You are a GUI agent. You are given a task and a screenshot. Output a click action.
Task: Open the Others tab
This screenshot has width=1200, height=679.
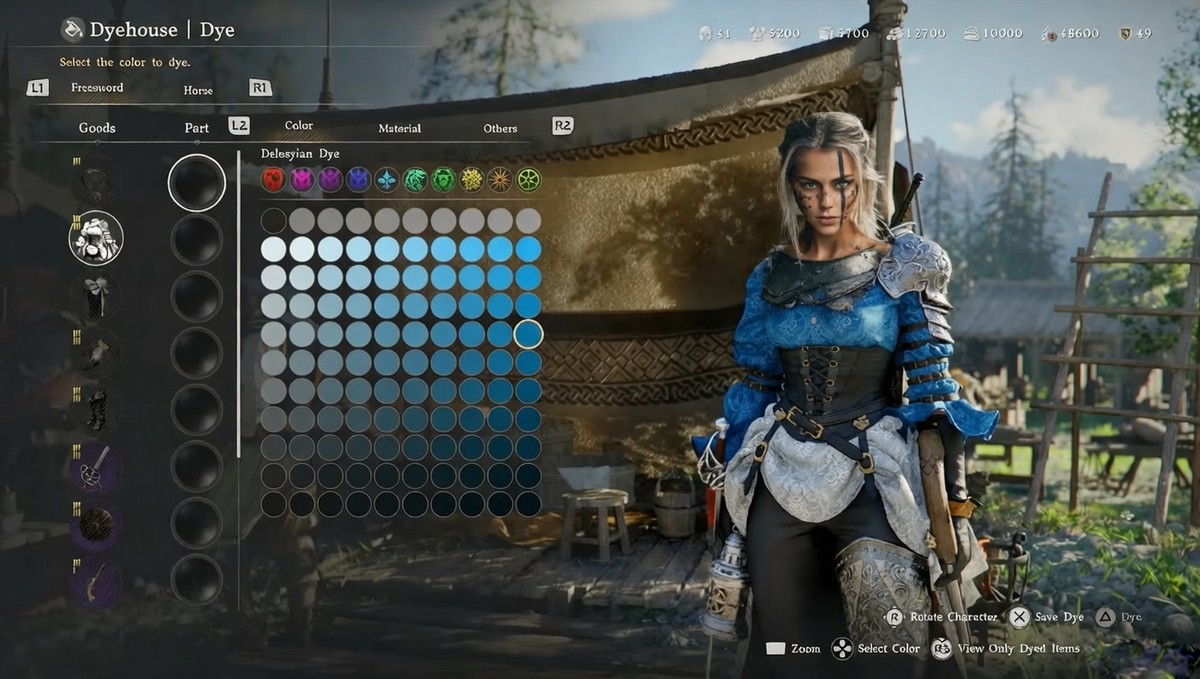500,128
